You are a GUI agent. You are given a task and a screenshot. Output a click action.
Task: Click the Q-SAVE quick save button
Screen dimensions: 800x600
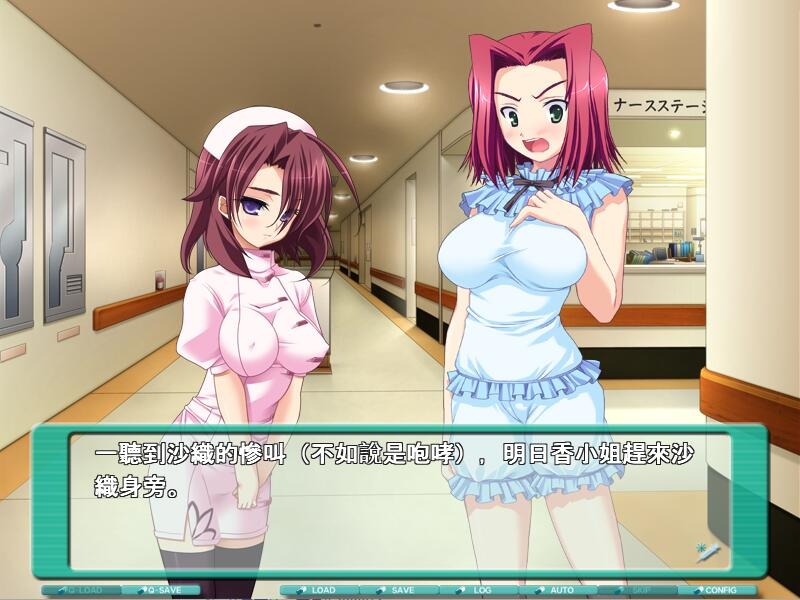[x=161, y=590]
